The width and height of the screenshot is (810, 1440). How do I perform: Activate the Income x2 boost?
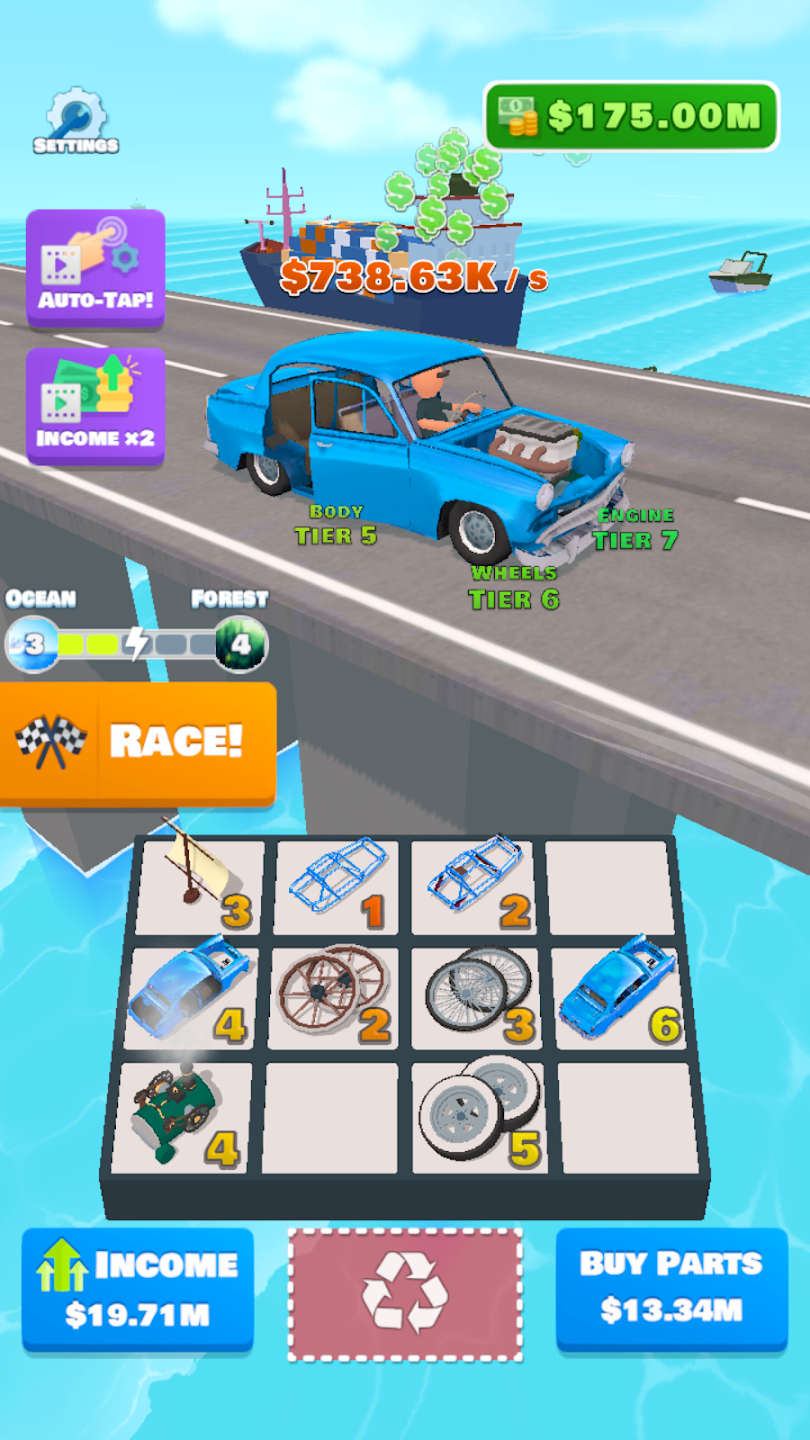click(x=96, y=404)
